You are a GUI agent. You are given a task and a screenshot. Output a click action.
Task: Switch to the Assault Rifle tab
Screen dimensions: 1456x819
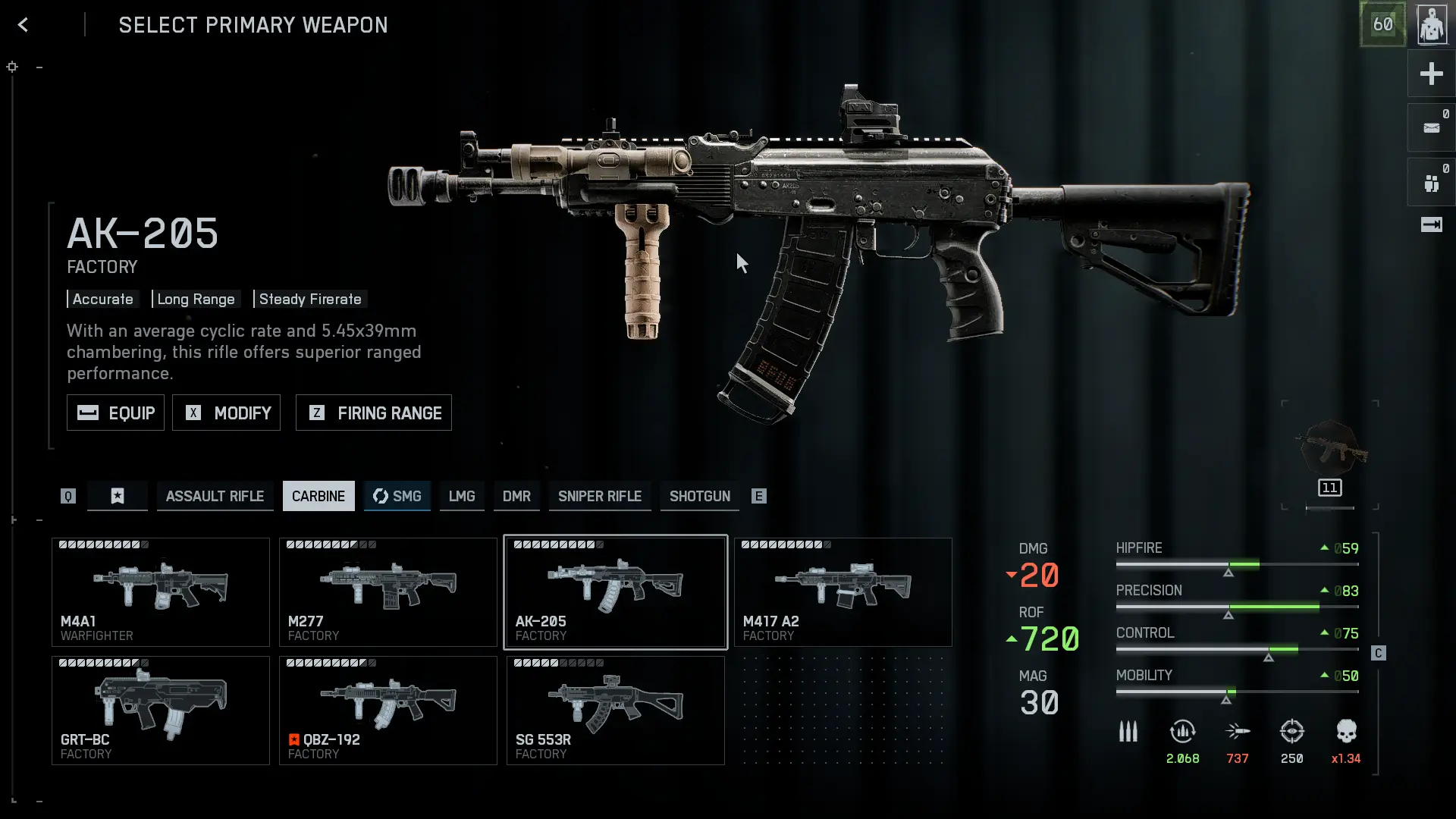[x=215, y=496]
